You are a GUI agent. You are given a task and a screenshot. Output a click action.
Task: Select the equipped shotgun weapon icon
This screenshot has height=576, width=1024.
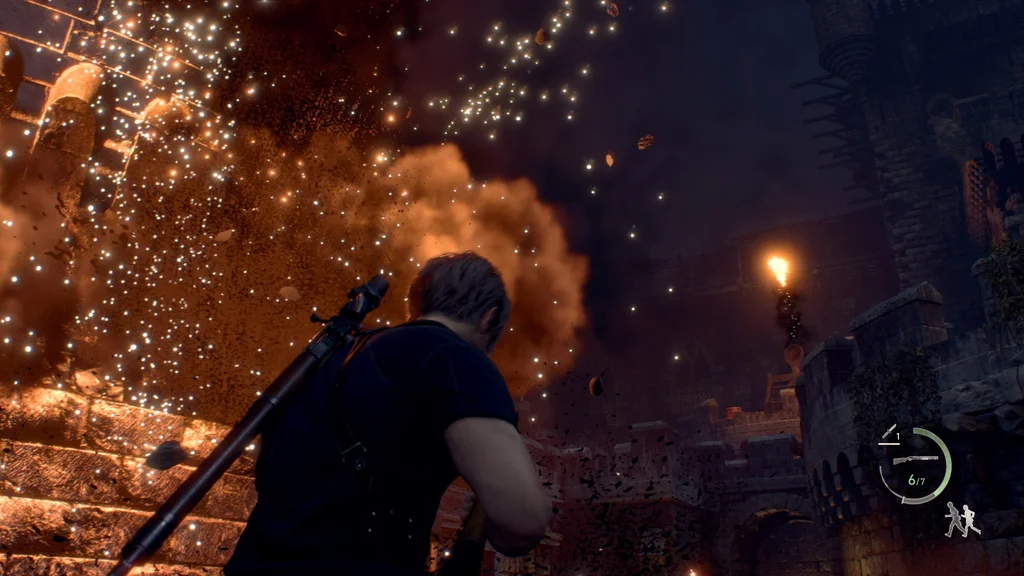[914, 459]
